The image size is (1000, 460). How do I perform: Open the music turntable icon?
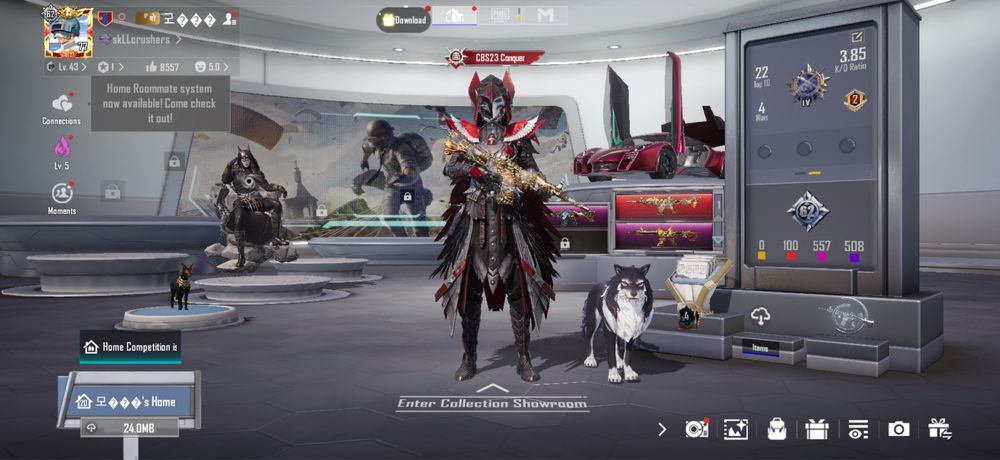tap(696, 429)
